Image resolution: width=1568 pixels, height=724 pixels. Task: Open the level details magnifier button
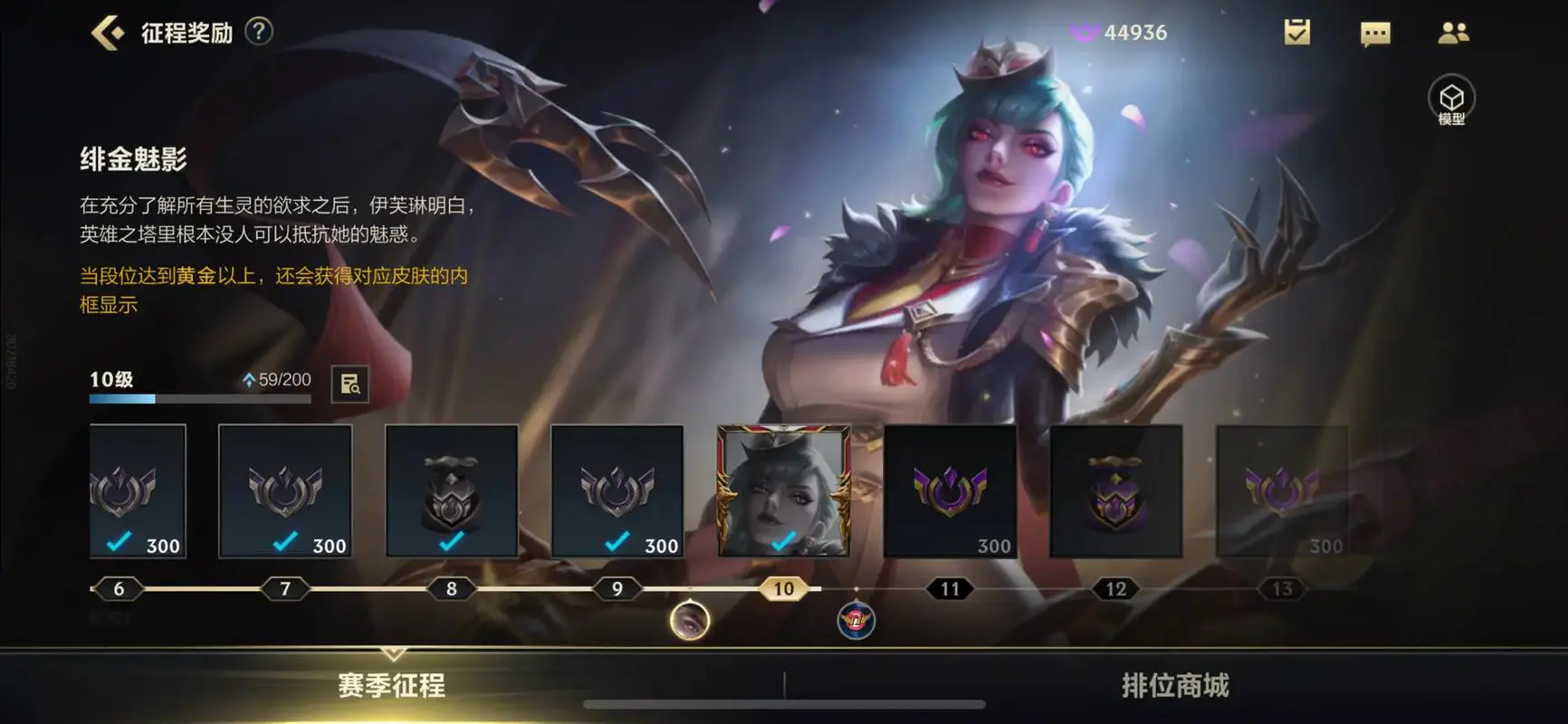click(x=349, y=384)
